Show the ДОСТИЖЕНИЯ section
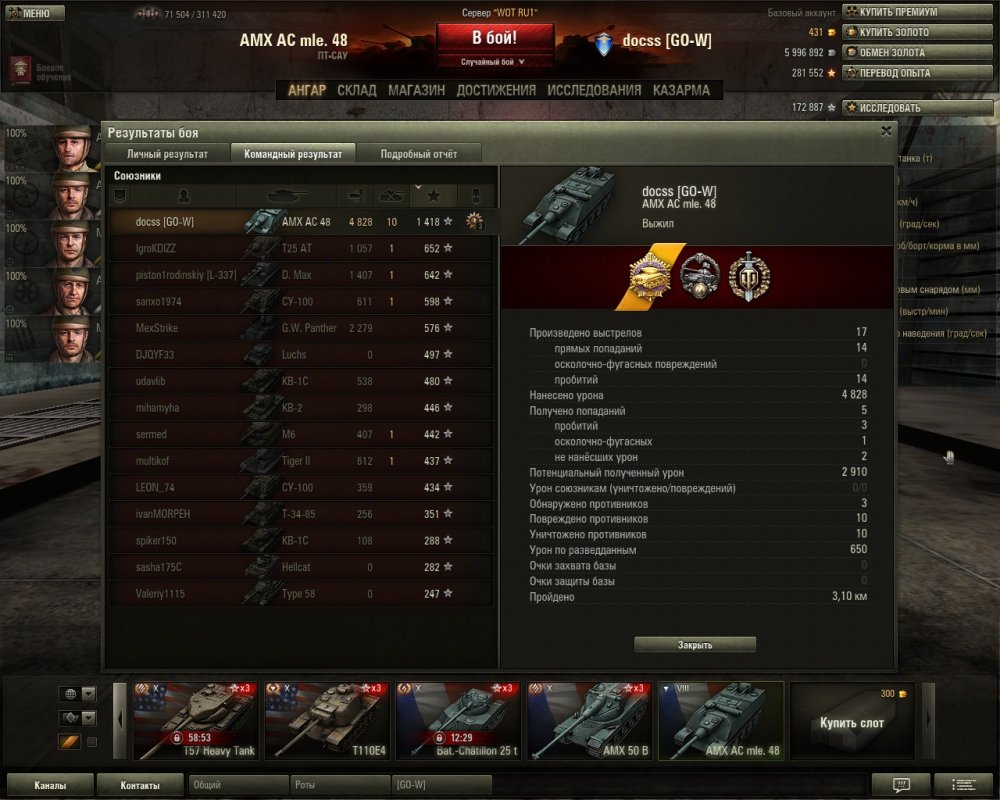The image size is (1000, 800). [496, 90]
